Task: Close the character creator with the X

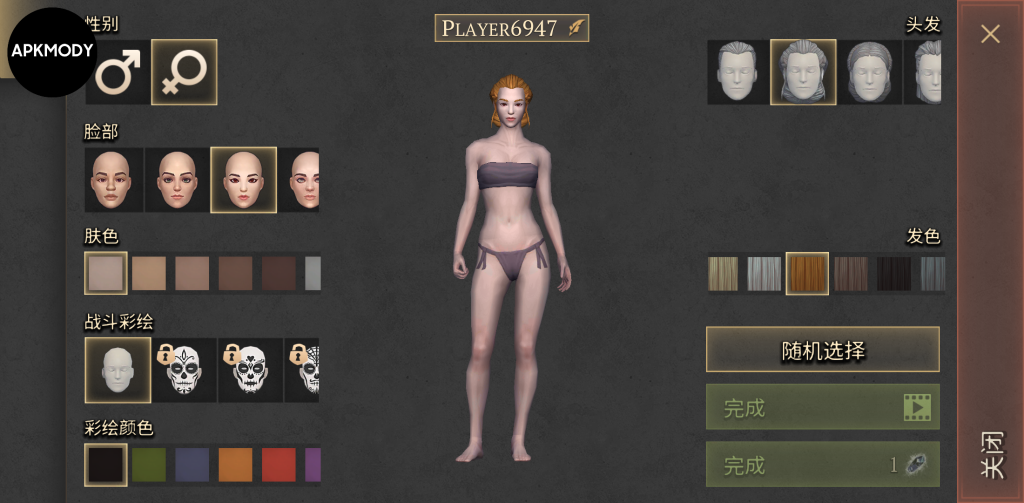Action: pos(990,34)
